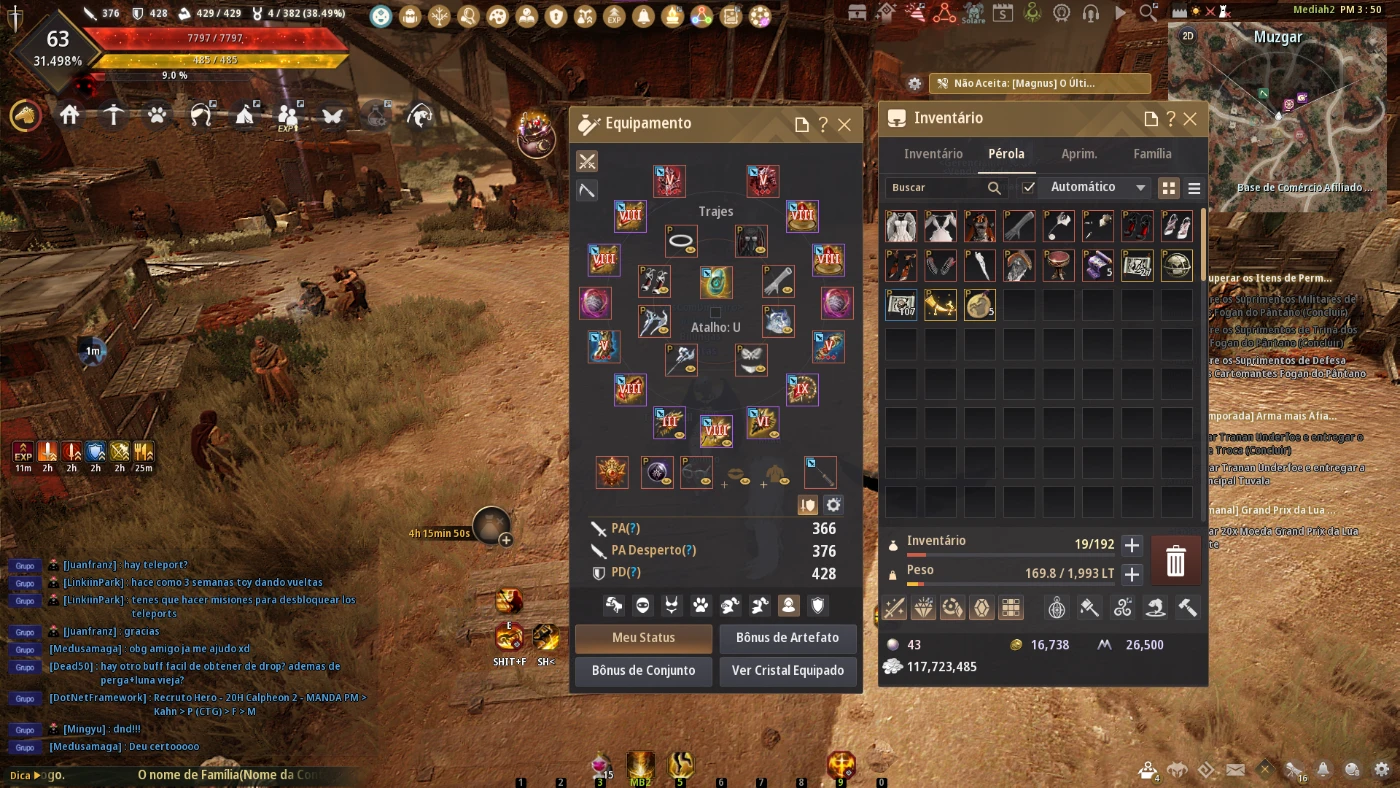
Task: Click the home icon in top menu
Action: point(69,116)
